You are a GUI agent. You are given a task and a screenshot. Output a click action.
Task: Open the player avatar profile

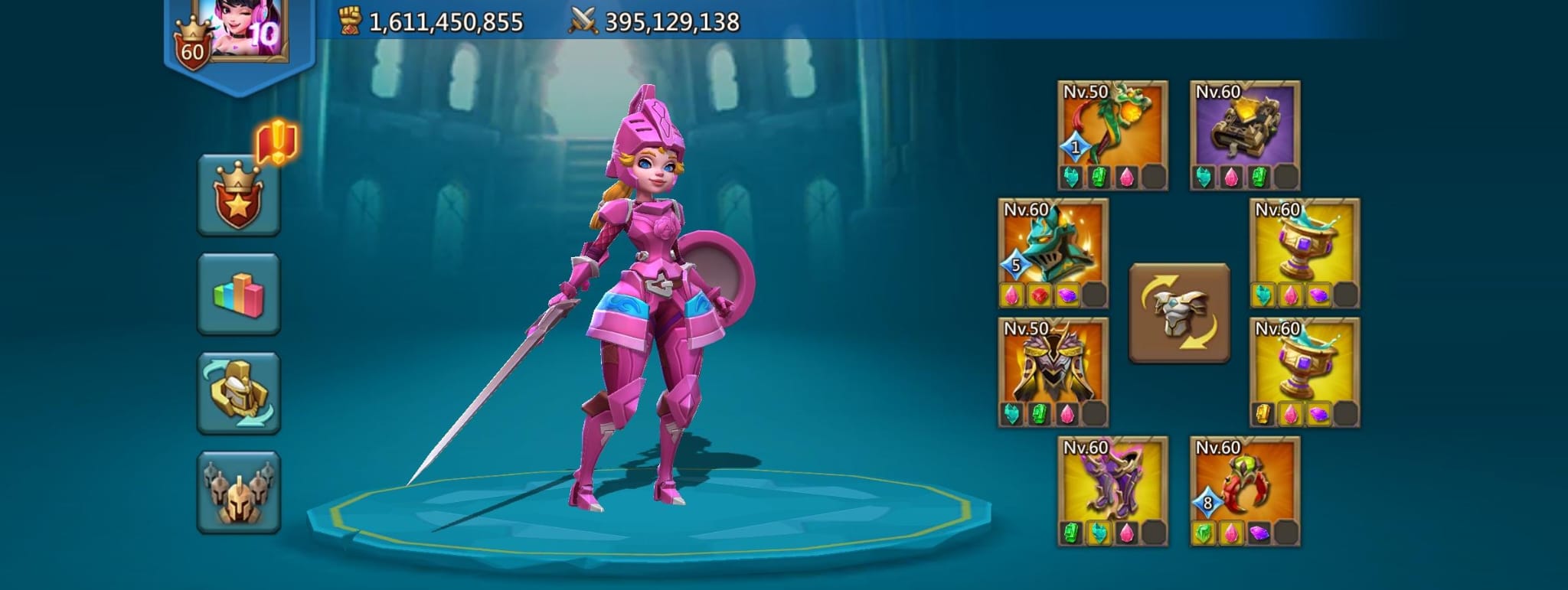pos(239,31)
